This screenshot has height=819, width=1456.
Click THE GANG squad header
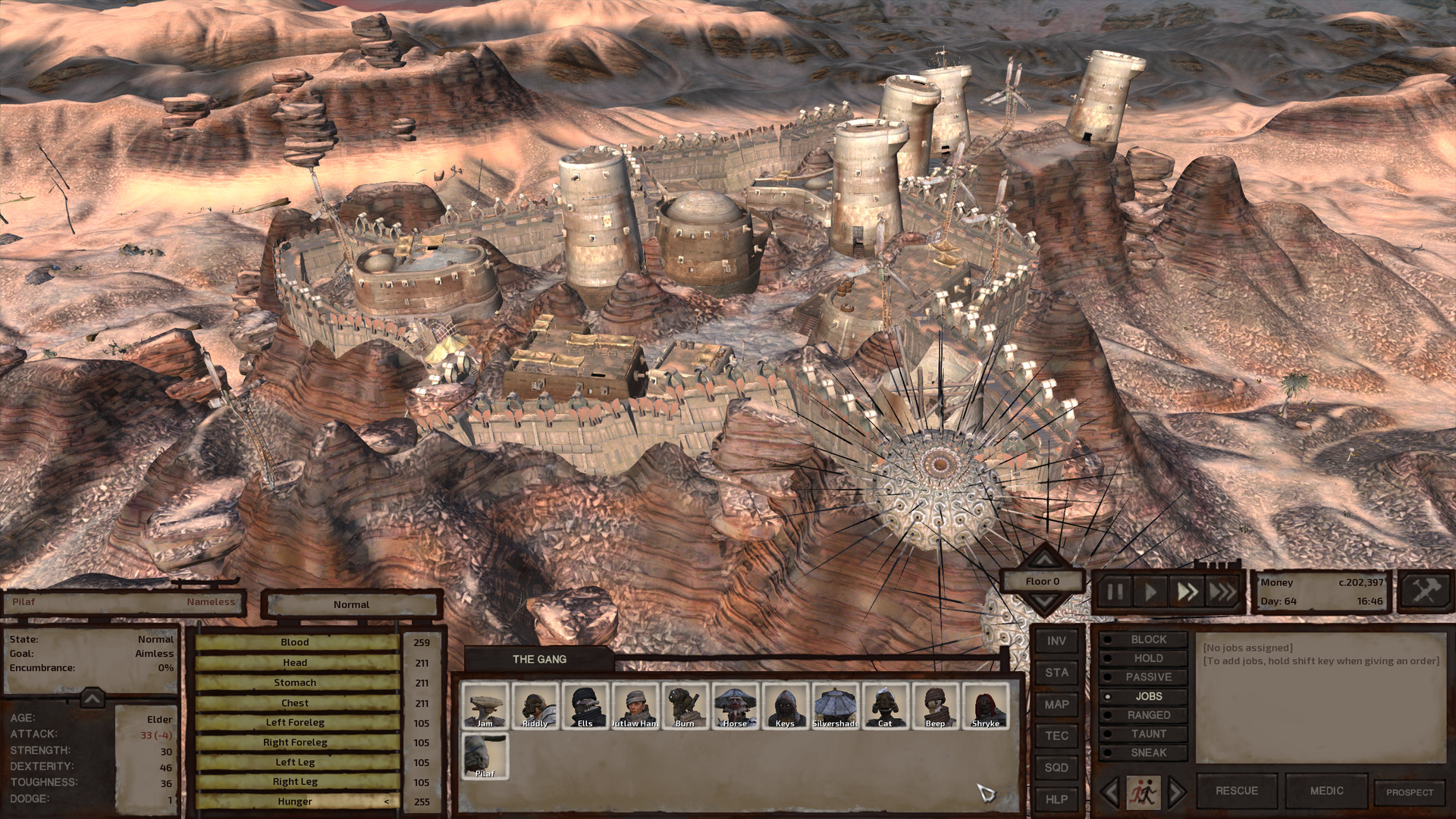[541, 659]
